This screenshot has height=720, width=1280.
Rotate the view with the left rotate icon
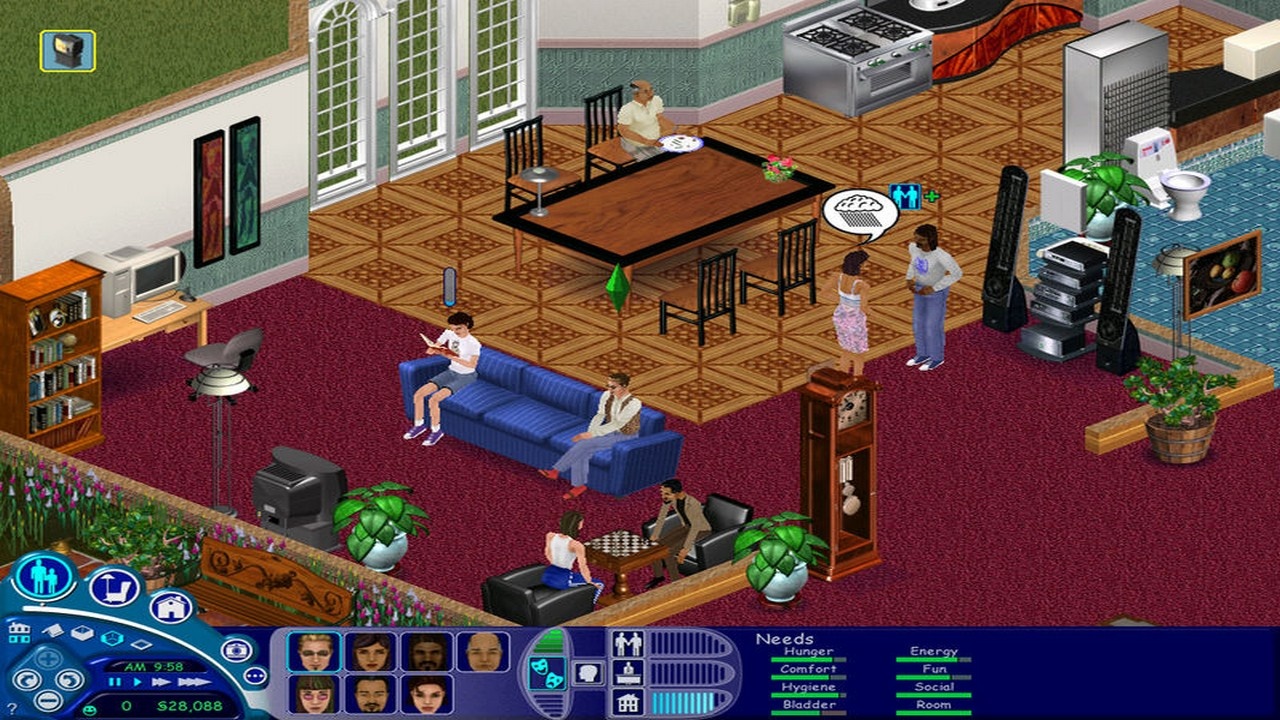(x=28, y=681)
